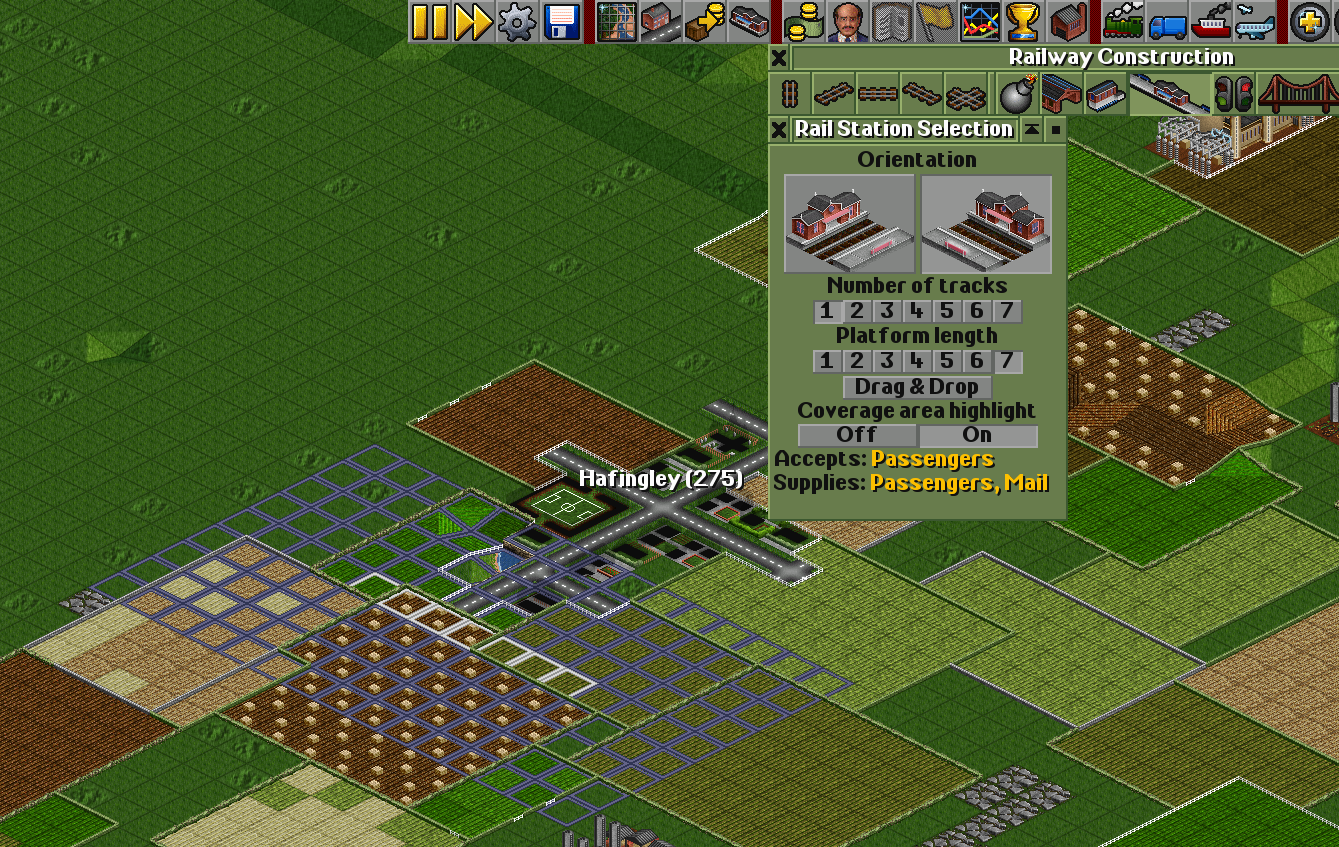Toggle Drag & Drop station placement
Viewport: 1339px width, 847px height.
[x=916, y=387]
